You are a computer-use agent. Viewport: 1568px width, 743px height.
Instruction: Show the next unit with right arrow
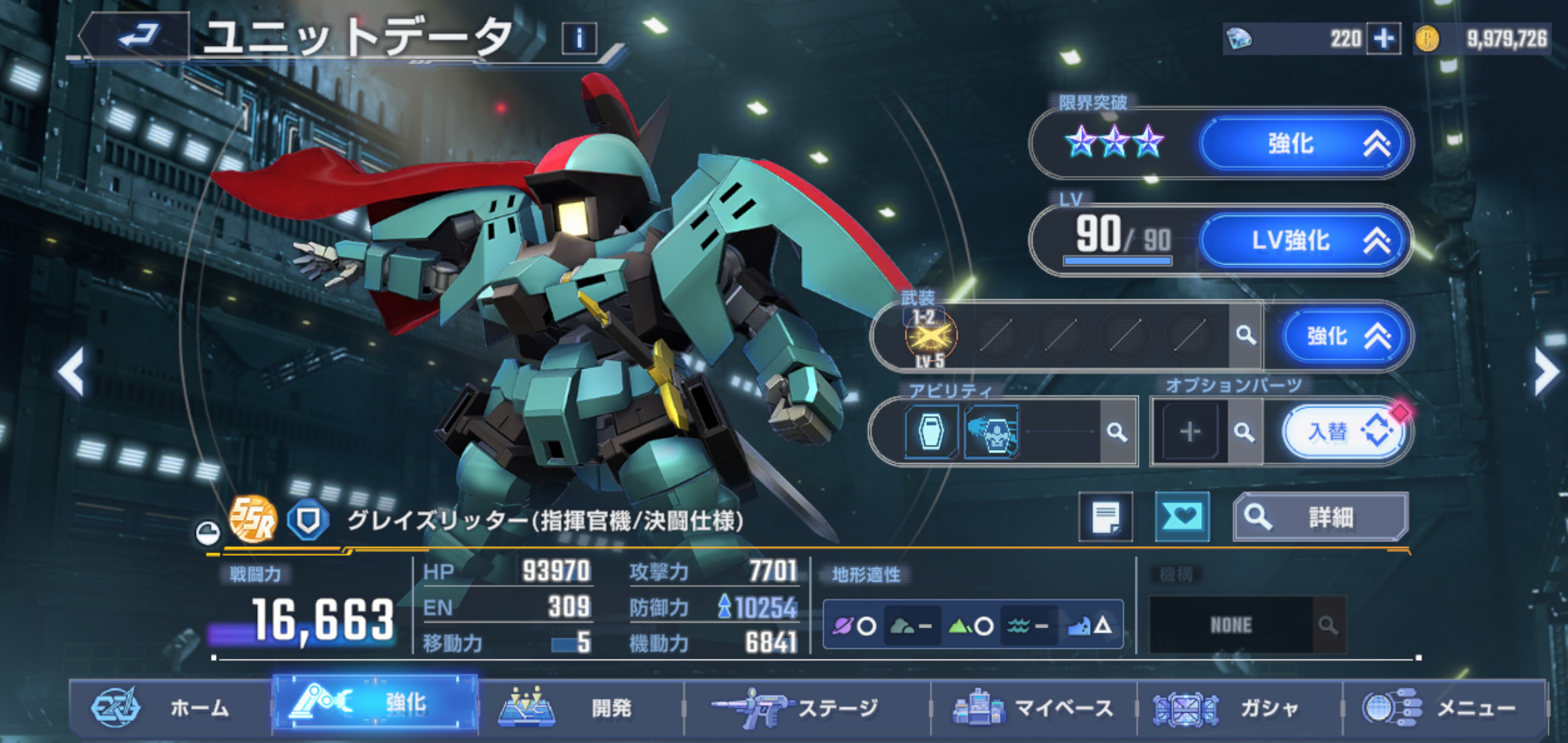click(1546, 371)
